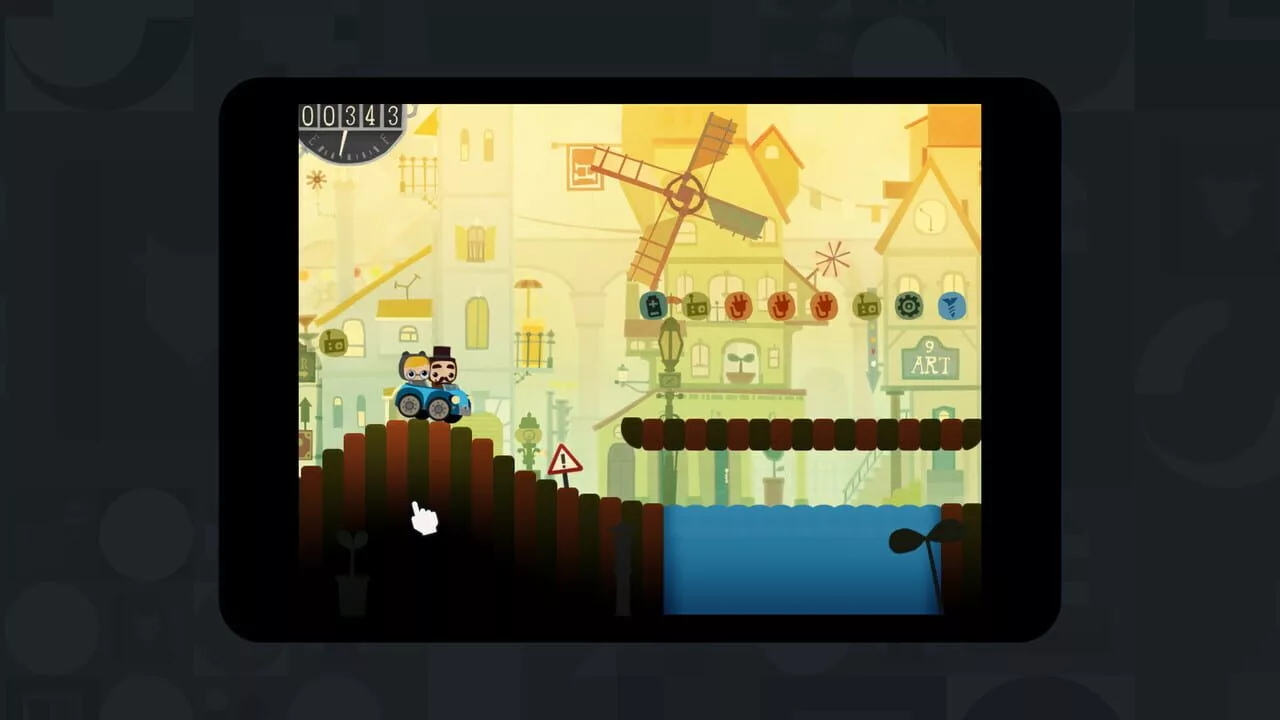Viewport: 1280px width, 720px height.
Task: Grab the rightmost orange plug icon
Action: 823,307
